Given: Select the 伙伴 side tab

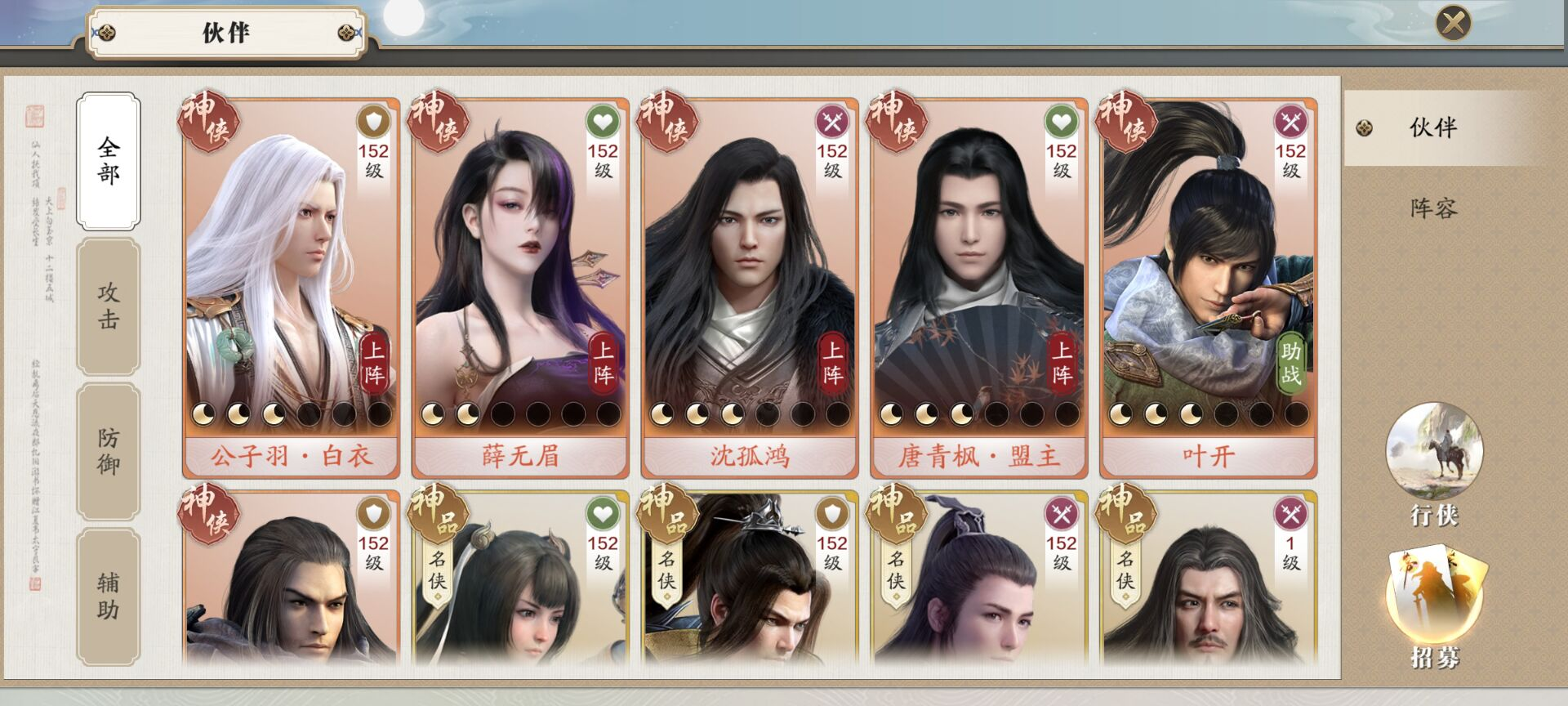Looking at the screenshot, I should (x=1433, y=127).
